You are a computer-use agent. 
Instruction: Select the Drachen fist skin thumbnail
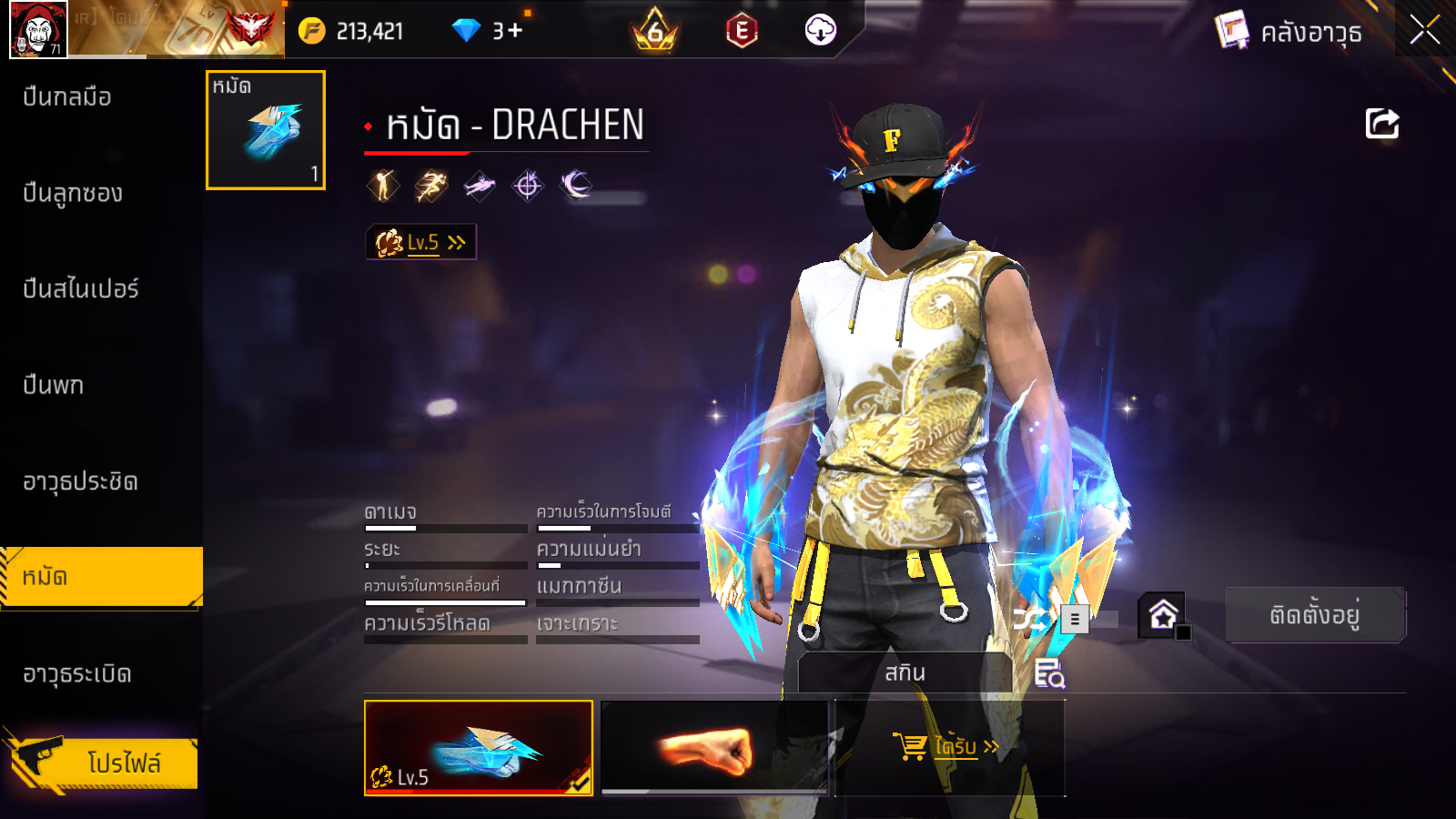pos(479,748)
